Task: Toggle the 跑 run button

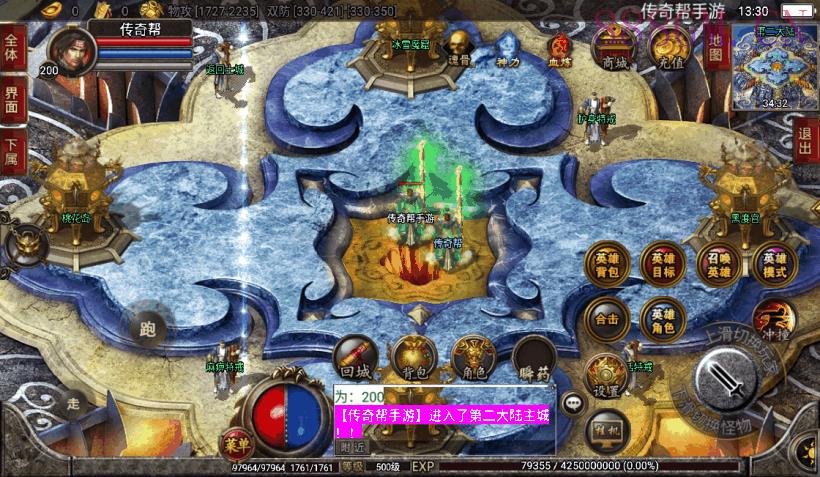Action: click(x=149, y=327)
